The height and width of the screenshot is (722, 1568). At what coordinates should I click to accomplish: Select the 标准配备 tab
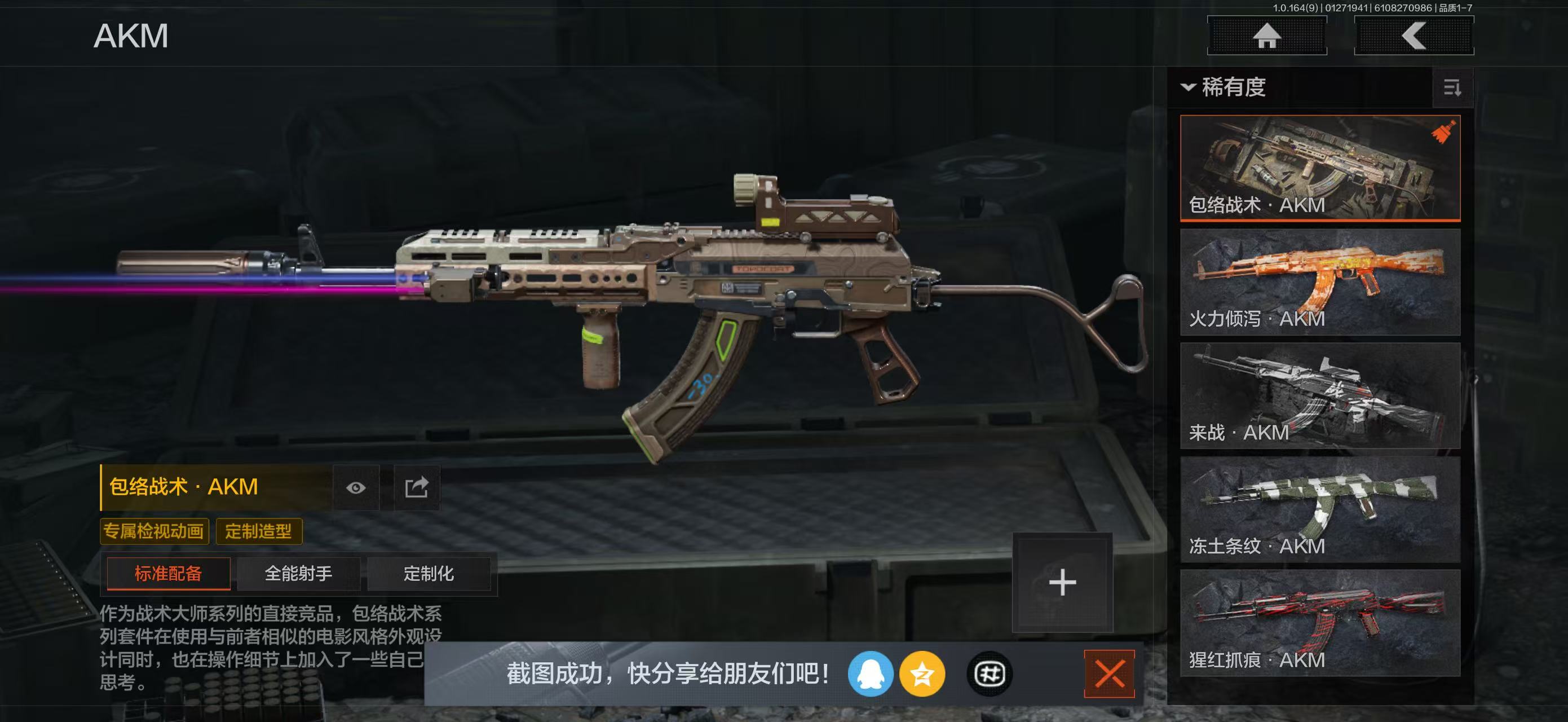168,574
